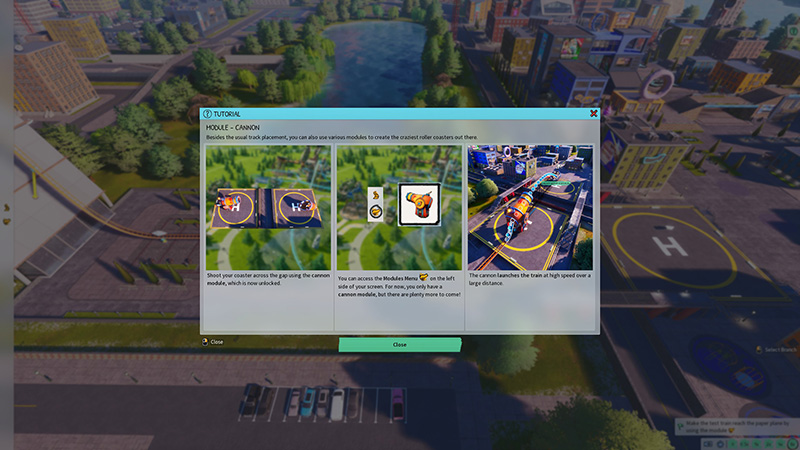
Task: Click the teal Close button below the tutorial
Action: click(399, 344)
